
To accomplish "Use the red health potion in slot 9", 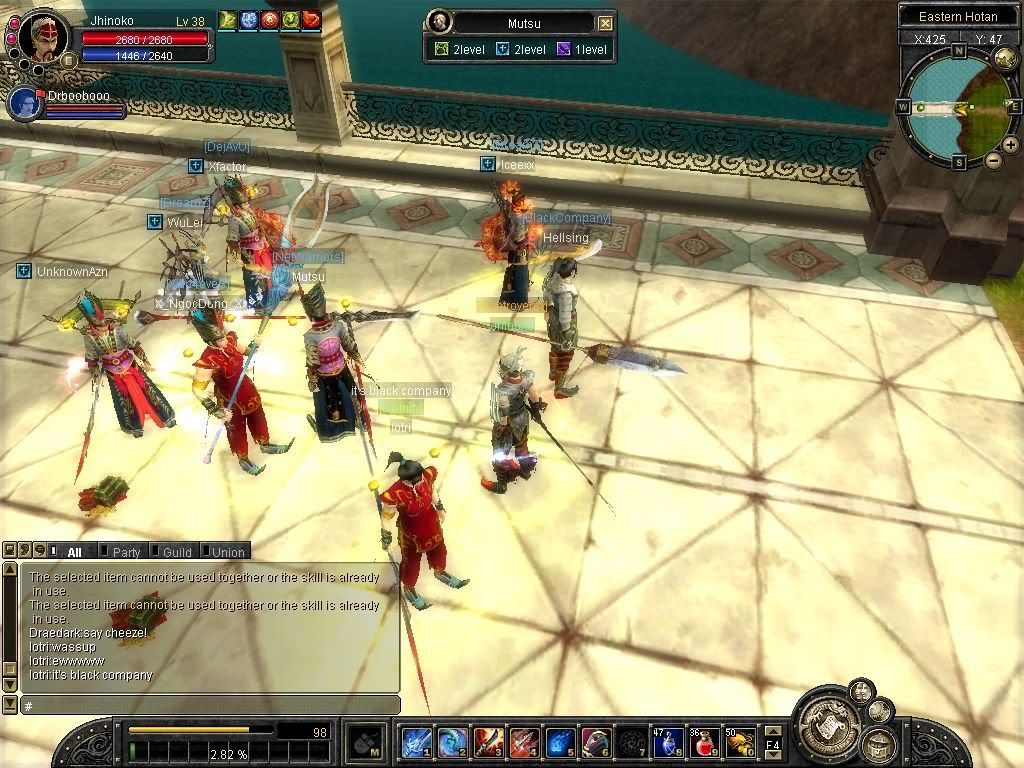I will (x=704, y=743).
